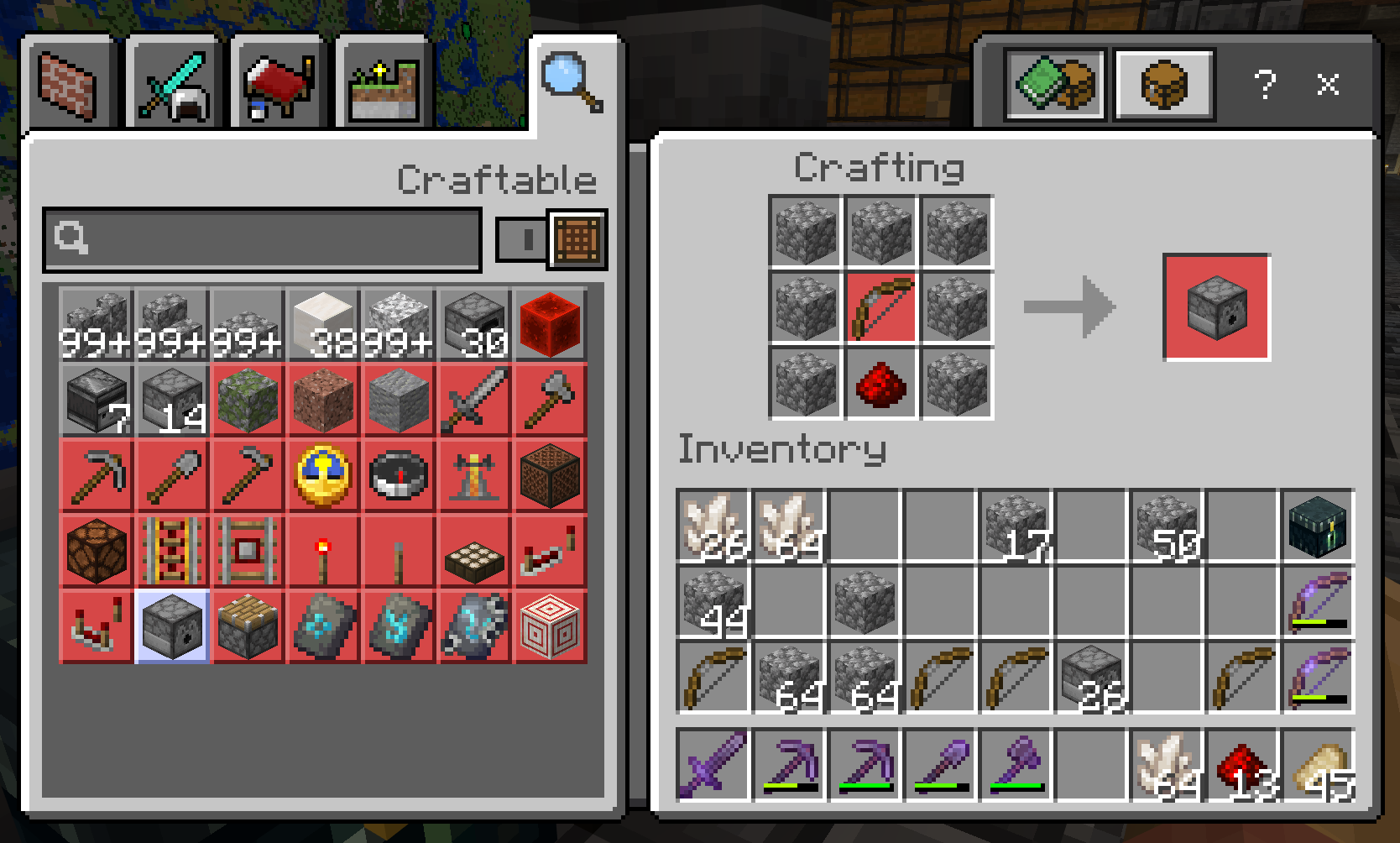The image size is (1400, 843).
Task: Choose the piston recipe
Action: 248,627
